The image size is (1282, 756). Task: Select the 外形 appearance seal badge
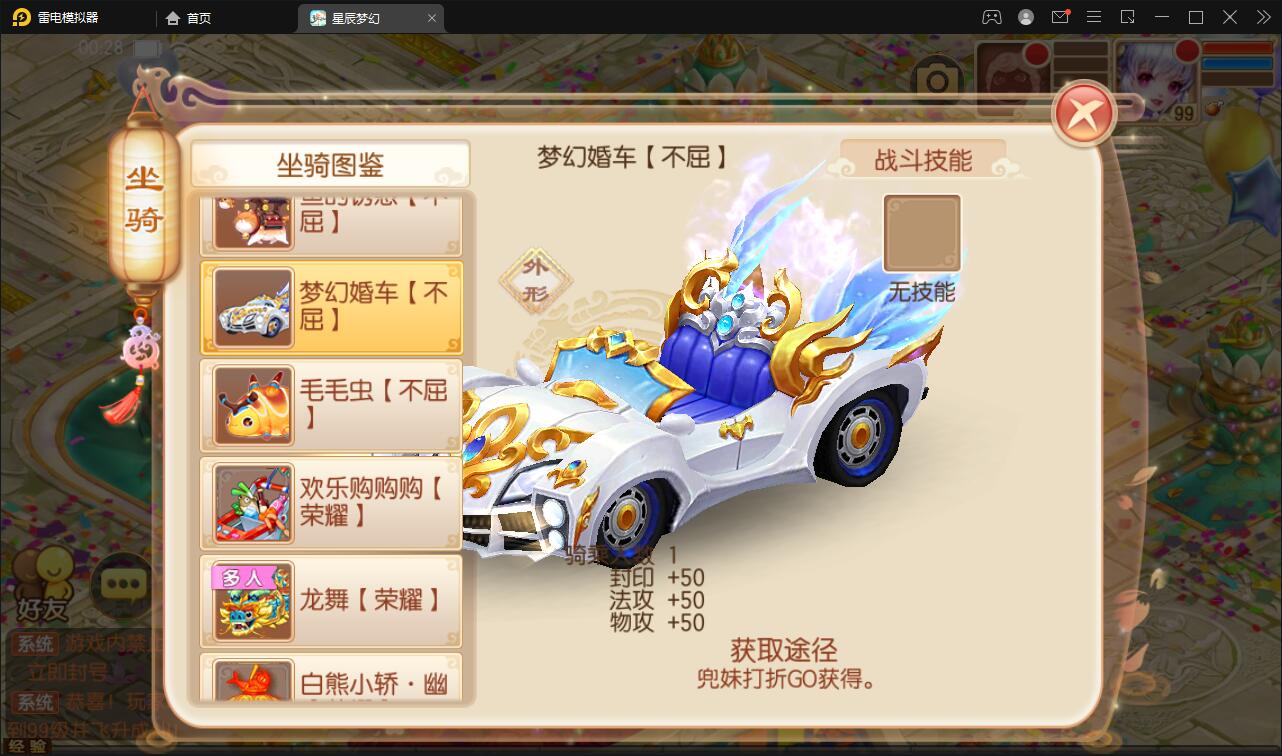click(x=537, y=280)
